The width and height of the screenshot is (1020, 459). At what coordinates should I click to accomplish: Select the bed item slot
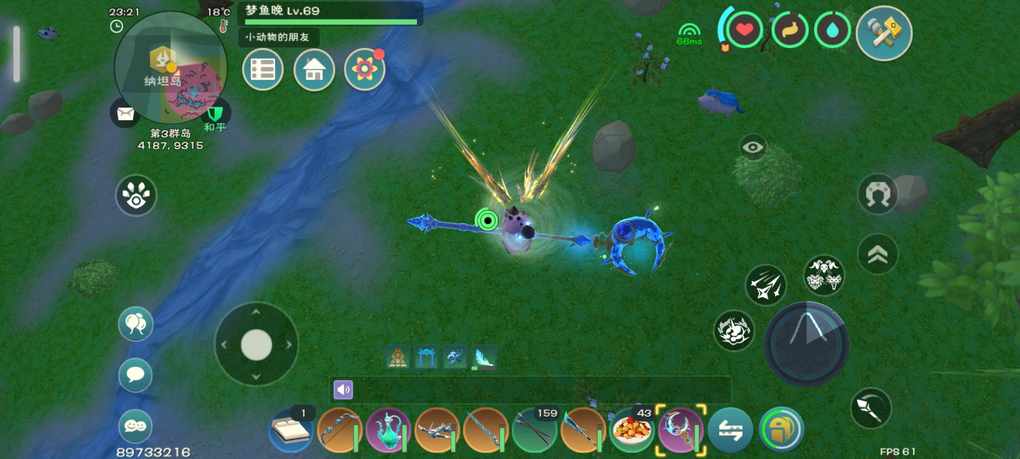tap(291, 431)
